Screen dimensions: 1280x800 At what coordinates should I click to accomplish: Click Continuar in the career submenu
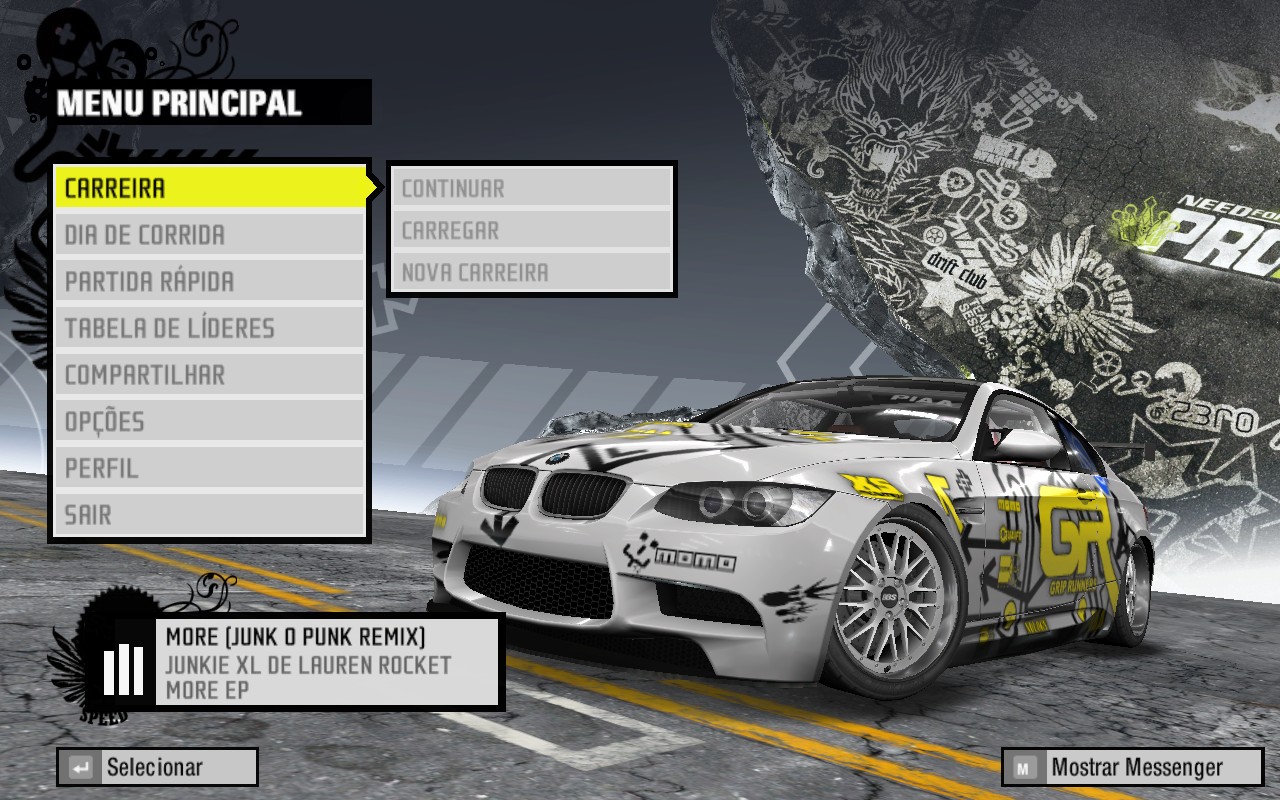(x=533, y=187)
